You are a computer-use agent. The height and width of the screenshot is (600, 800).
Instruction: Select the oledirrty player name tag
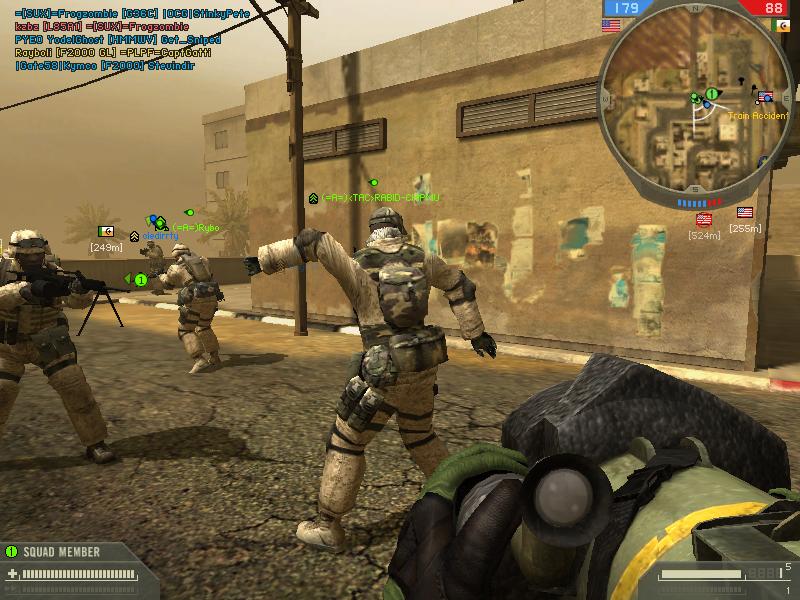coord(160,236)
